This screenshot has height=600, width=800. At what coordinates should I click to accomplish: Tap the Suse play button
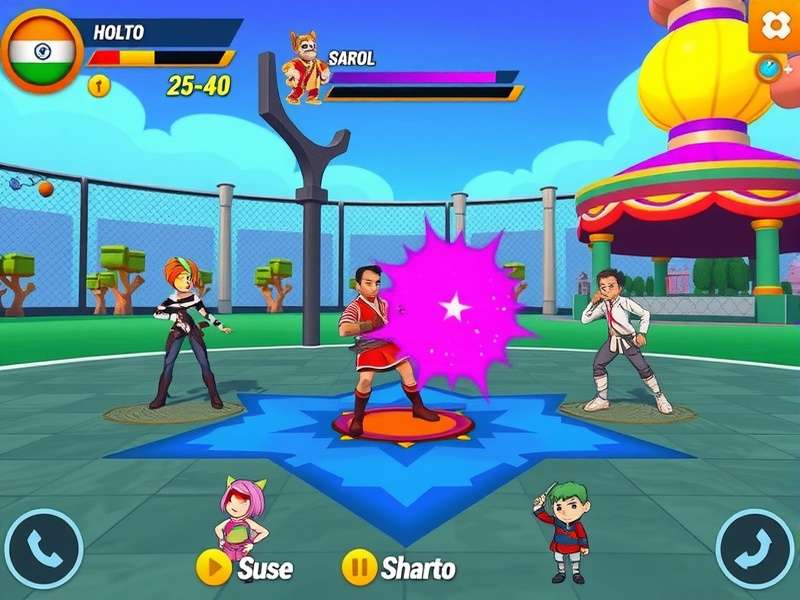pyautogui.click(x=213, y=567)
